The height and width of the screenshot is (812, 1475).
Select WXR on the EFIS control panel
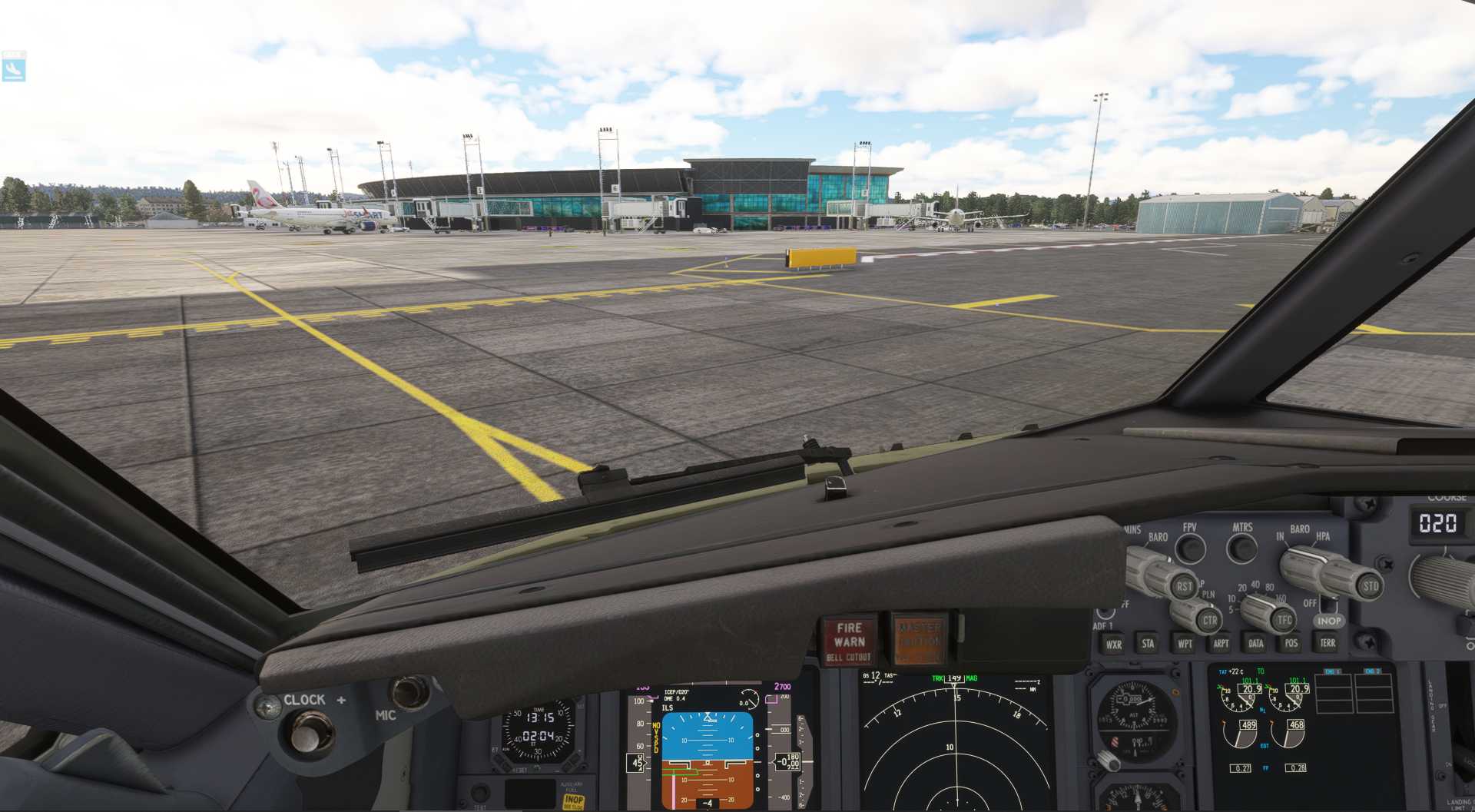pyautogui.click(x=1115, y=644)
